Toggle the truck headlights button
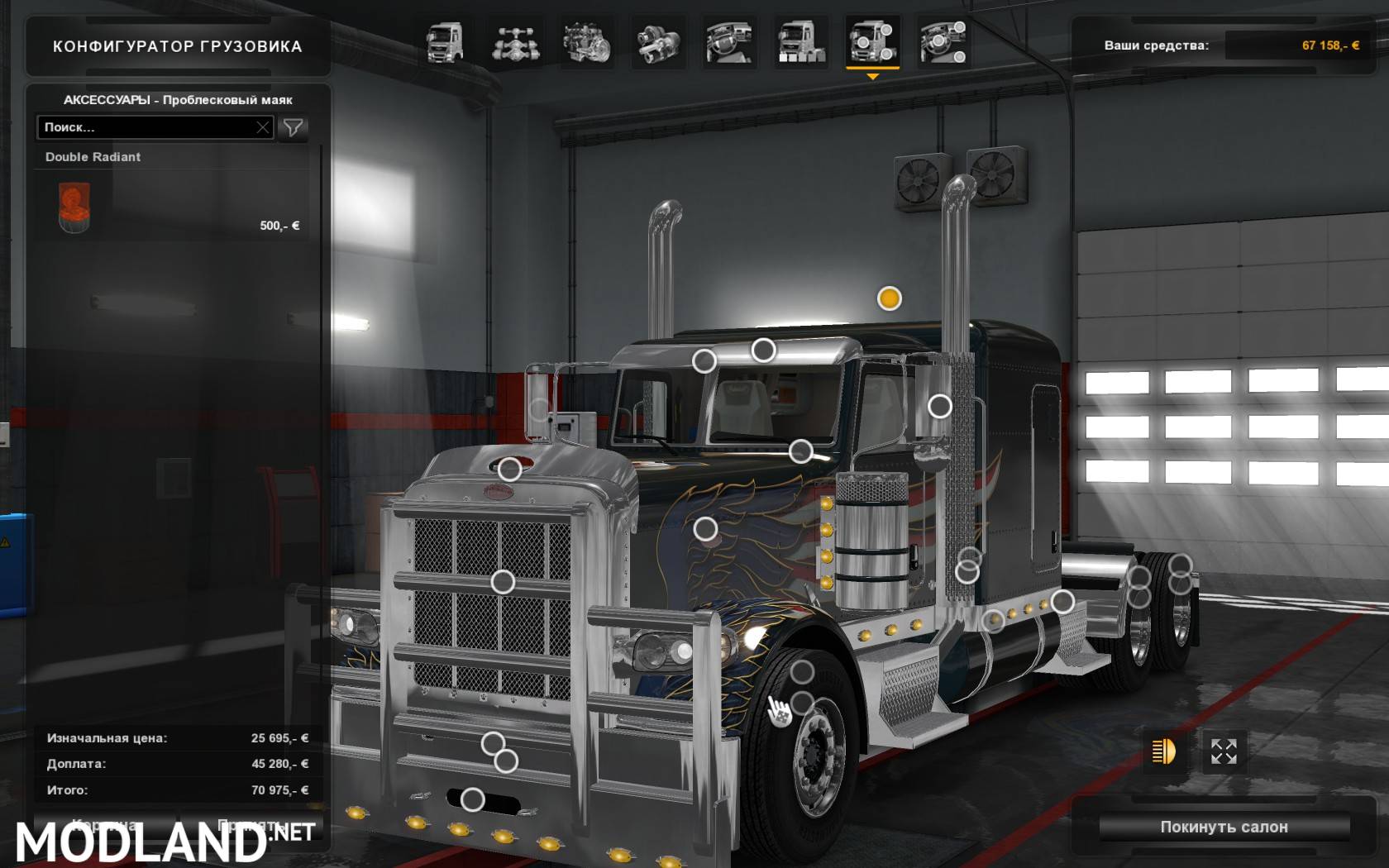Screen dimensions: 1389x868 pos(1163,751)
